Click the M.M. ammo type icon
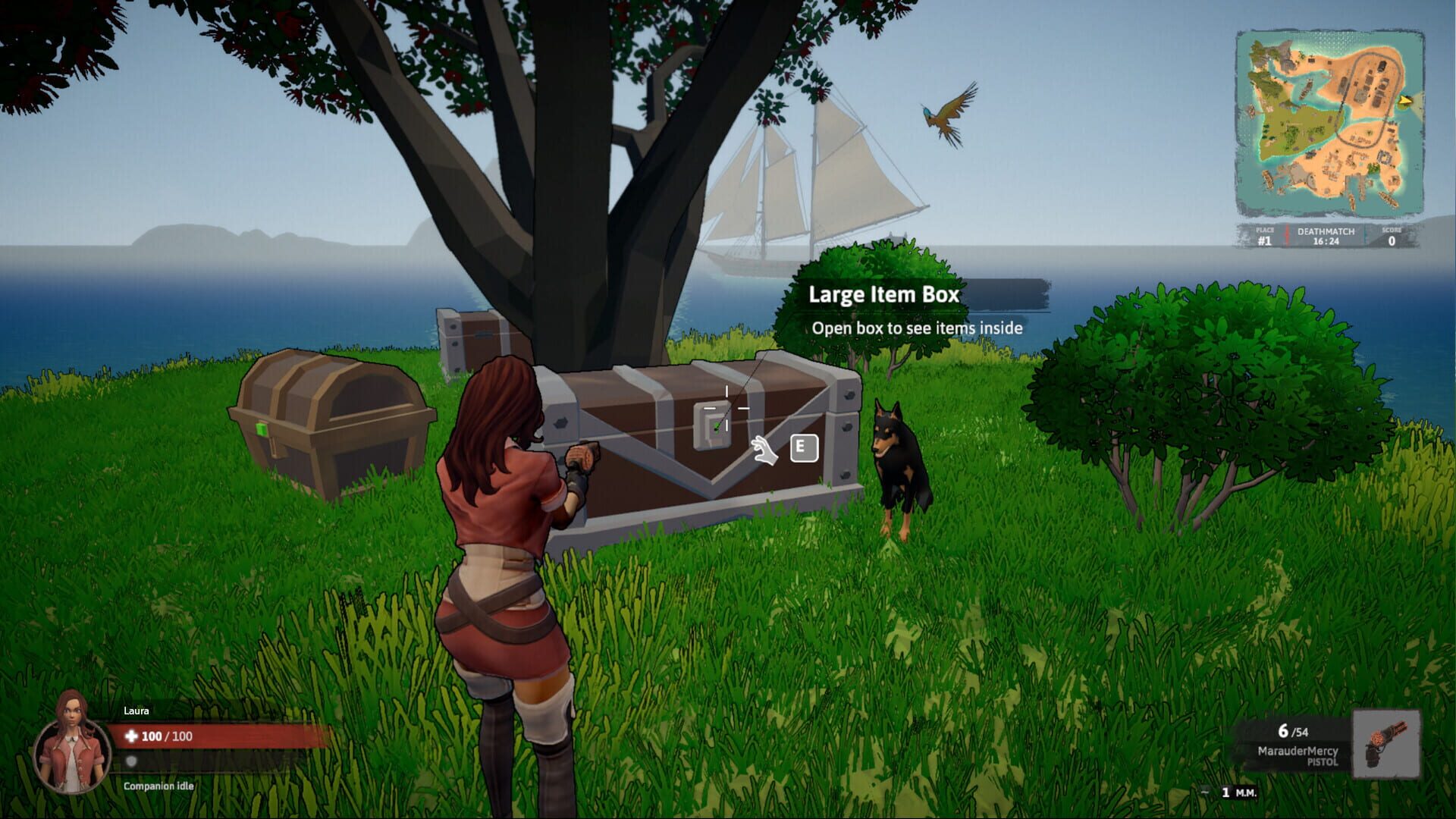This screenshot has height=819, width=1456. [1247, 793]
